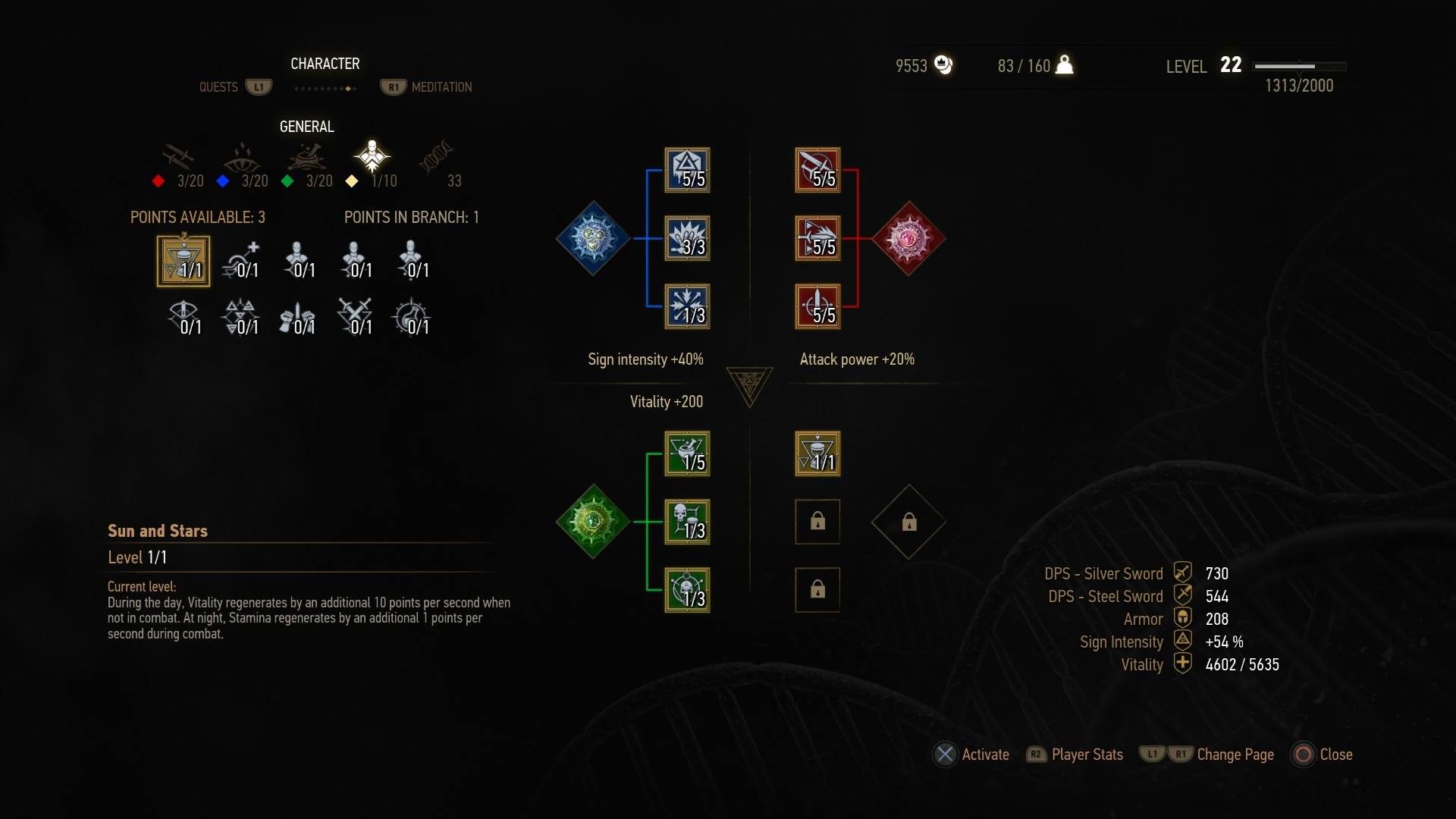Select the red mutagen diamond slot
Screen dimensions: 1456x819
(x=908, y=238)
